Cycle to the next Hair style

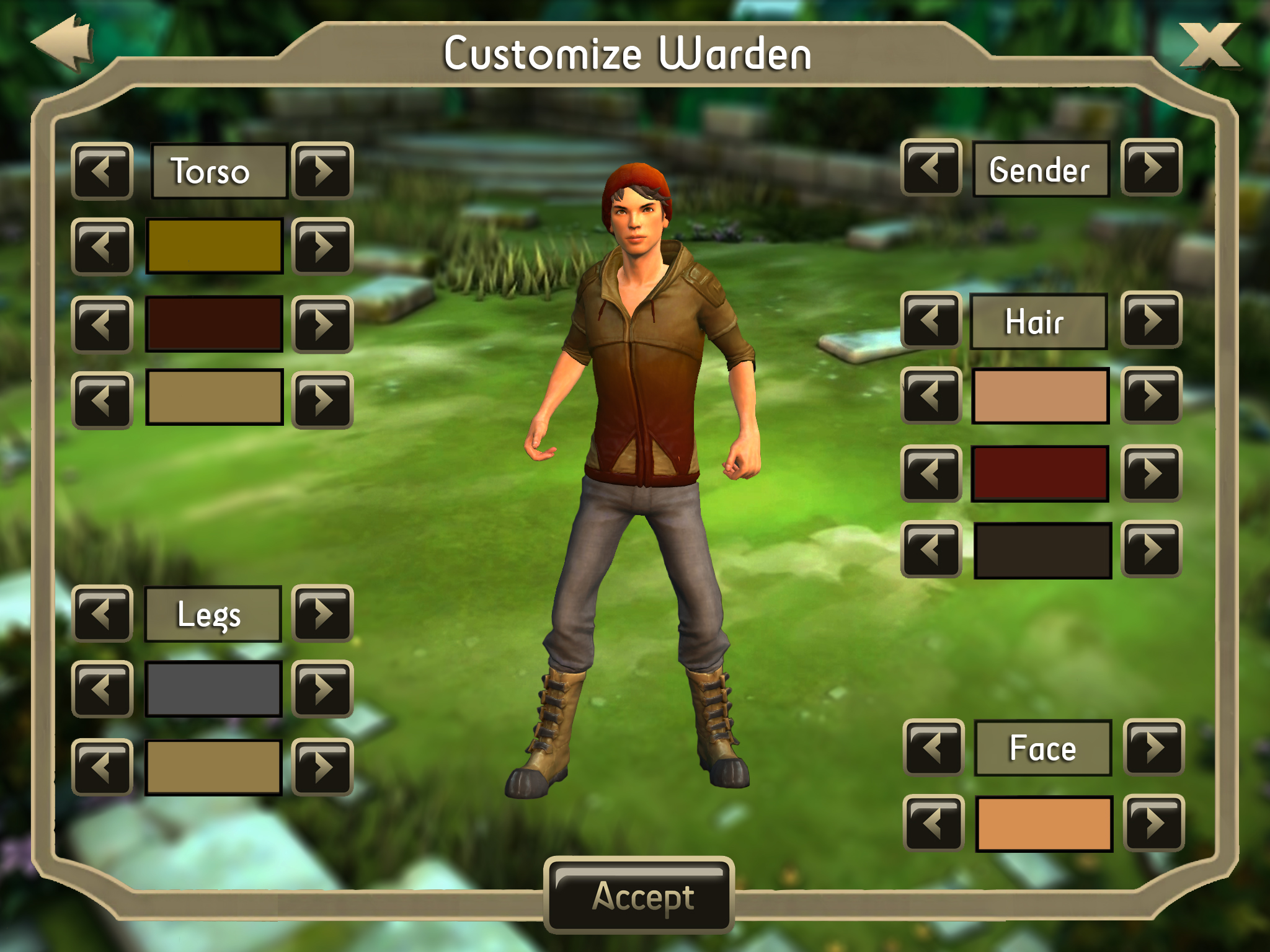(x=1152, y=320)
